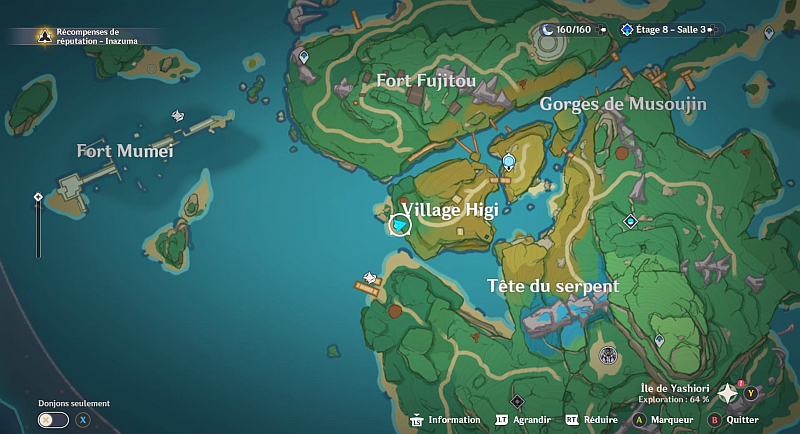Click the teleport waypoint above Île de Yashiori label

tap(659, 341)
